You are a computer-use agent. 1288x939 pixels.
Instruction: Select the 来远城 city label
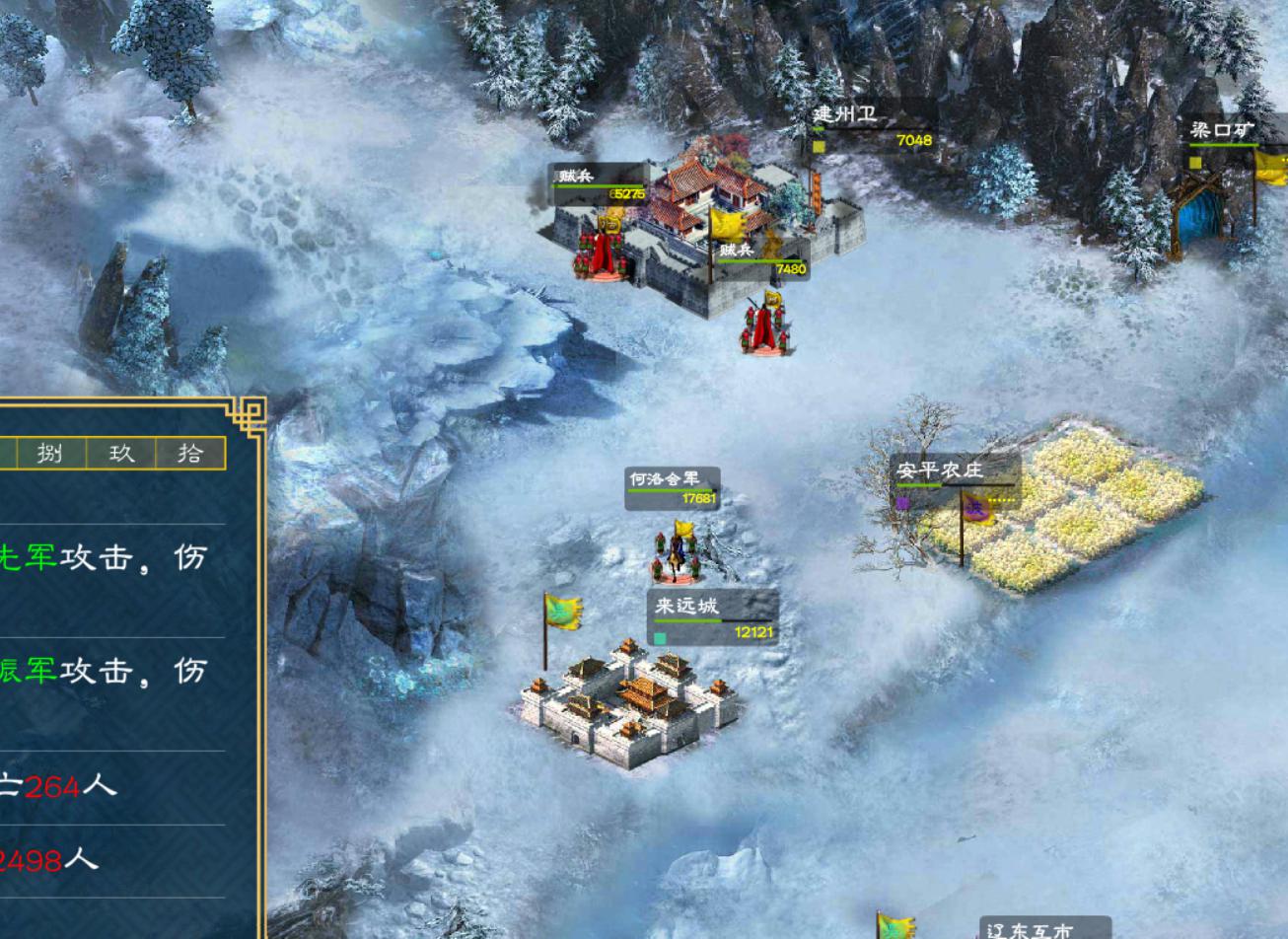tap(687, 606)
